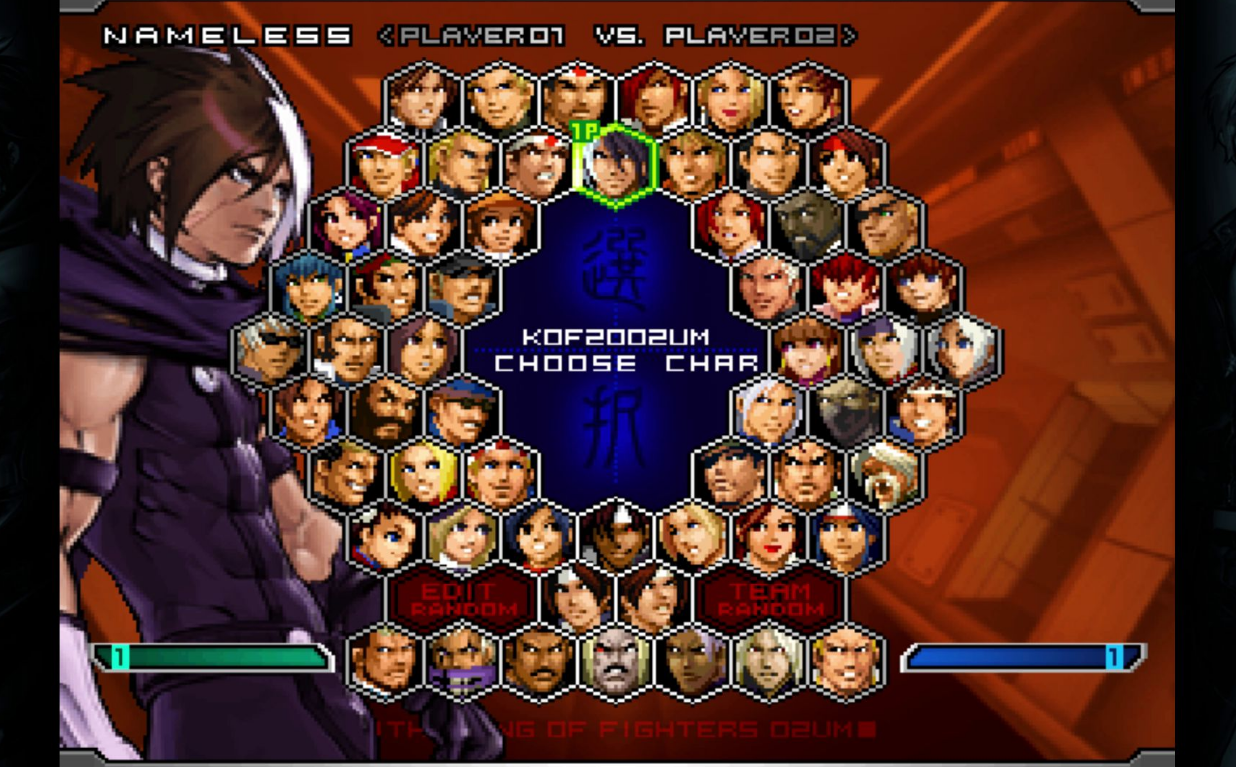This screenshot has height=767, width=1236.
Task: Choose bearded Chang's portrait
Action: click(x=385, y=412)
